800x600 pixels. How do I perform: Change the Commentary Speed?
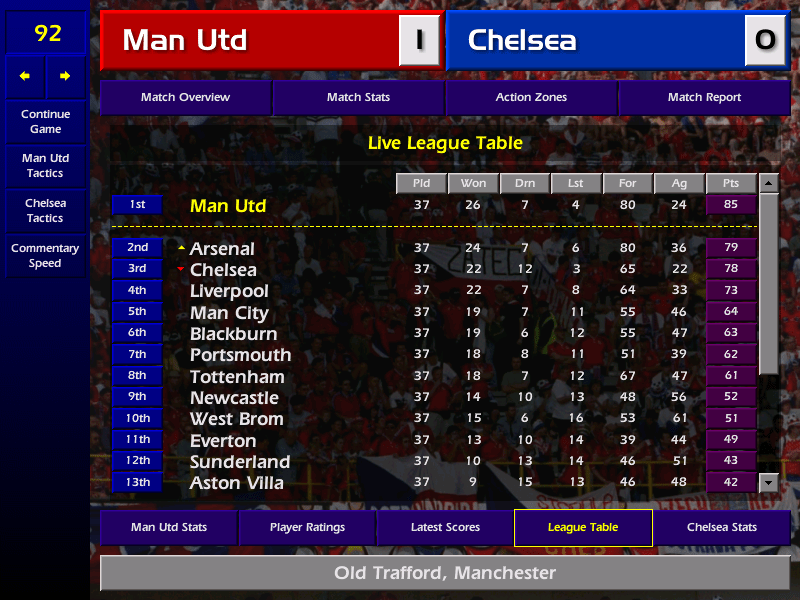[45, 256]
